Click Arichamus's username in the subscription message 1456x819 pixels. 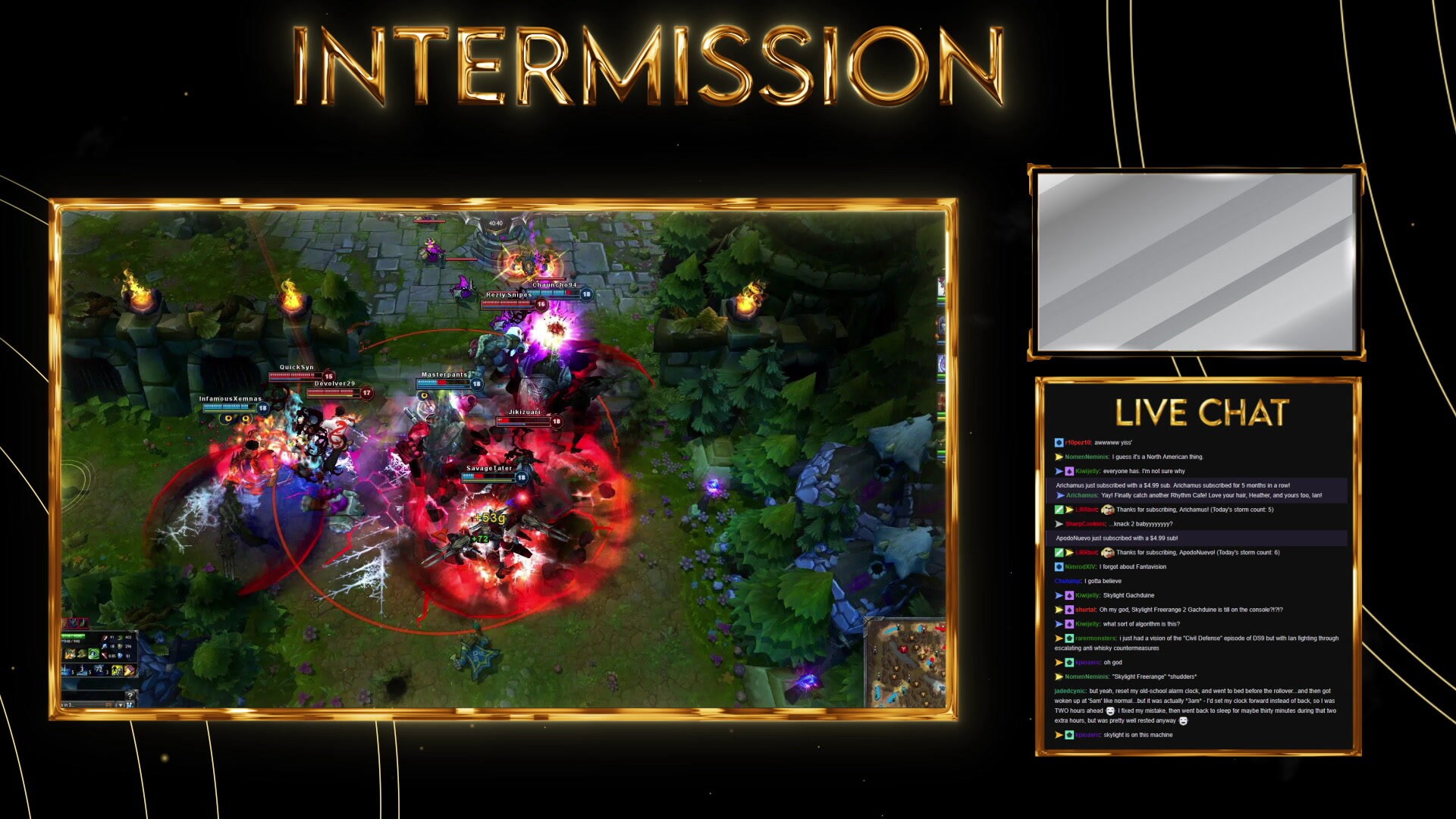tap(1082, 495)
